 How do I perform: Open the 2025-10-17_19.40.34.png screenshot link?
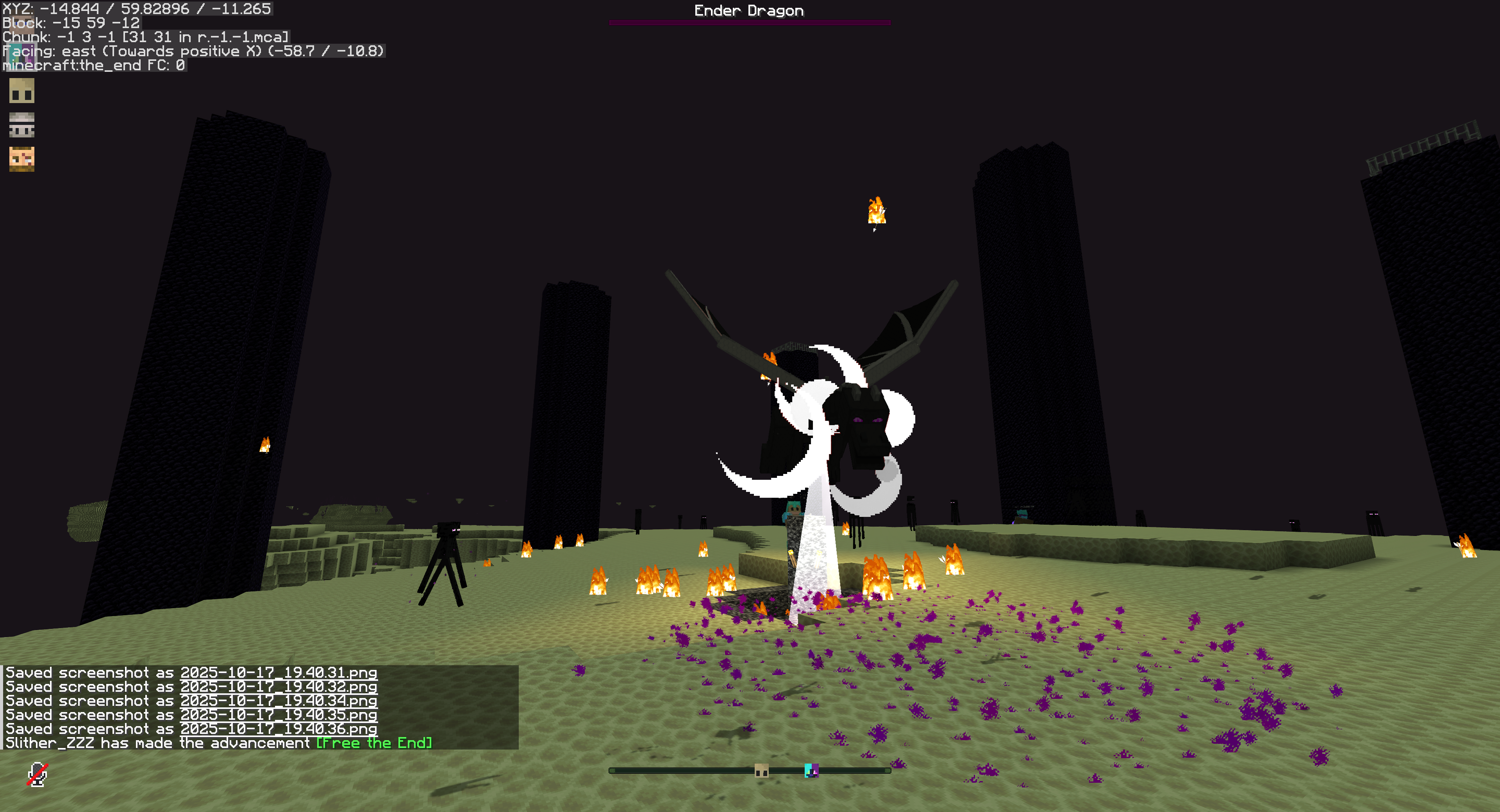[279, 701]
